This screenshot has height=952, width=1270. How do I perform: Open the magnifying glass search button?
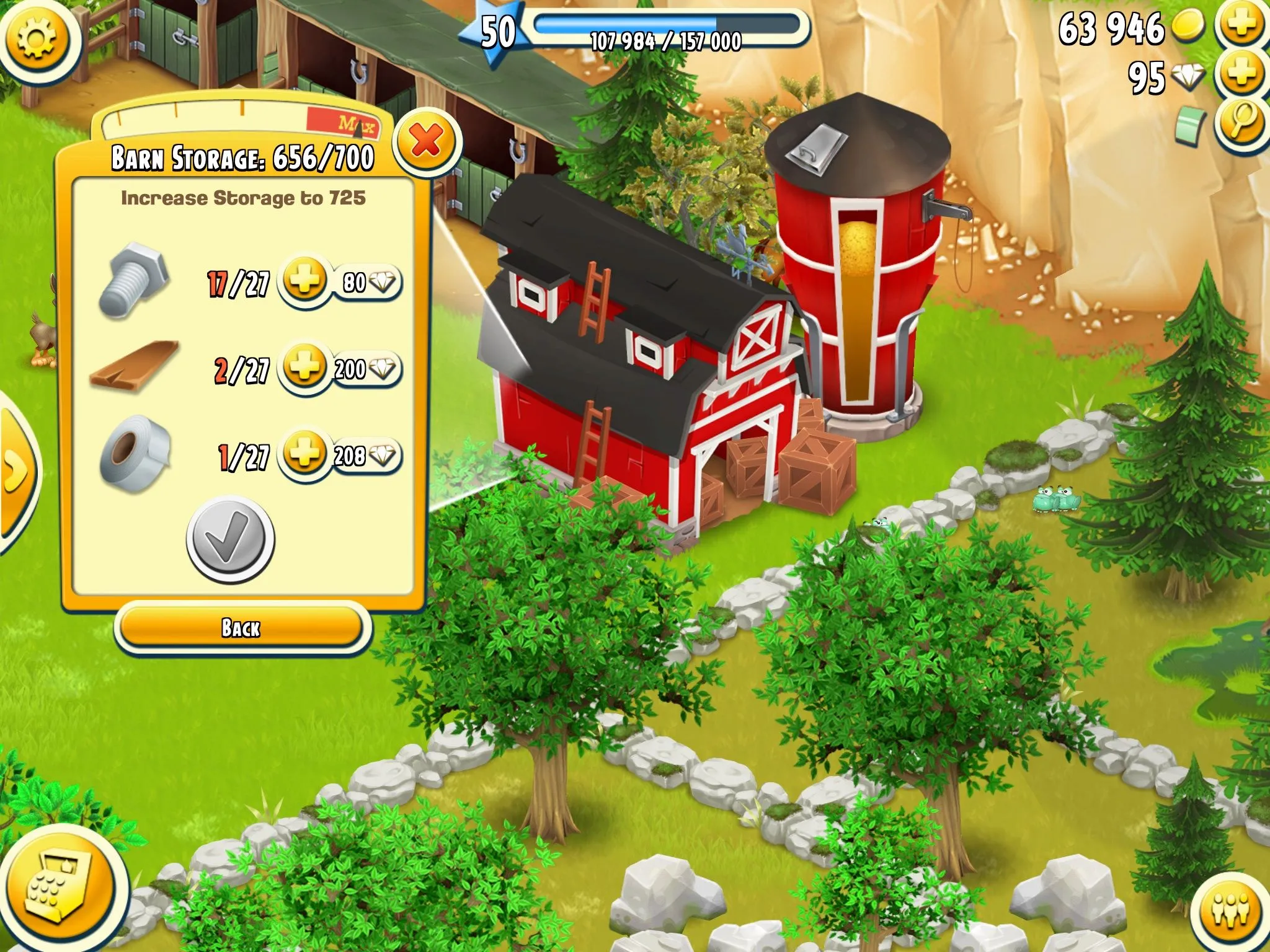tap(1241, 122)
